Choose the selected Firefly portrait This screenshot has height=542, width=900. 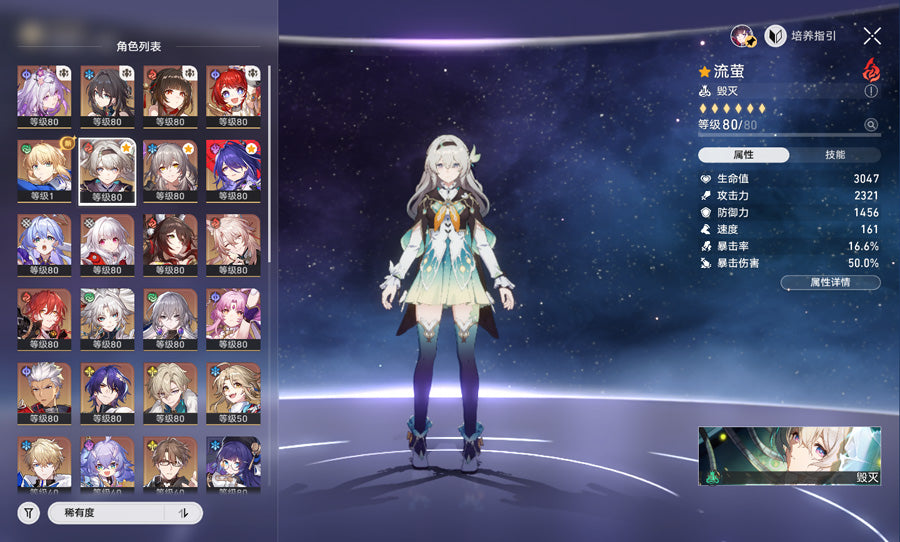(x=107, y=171)
